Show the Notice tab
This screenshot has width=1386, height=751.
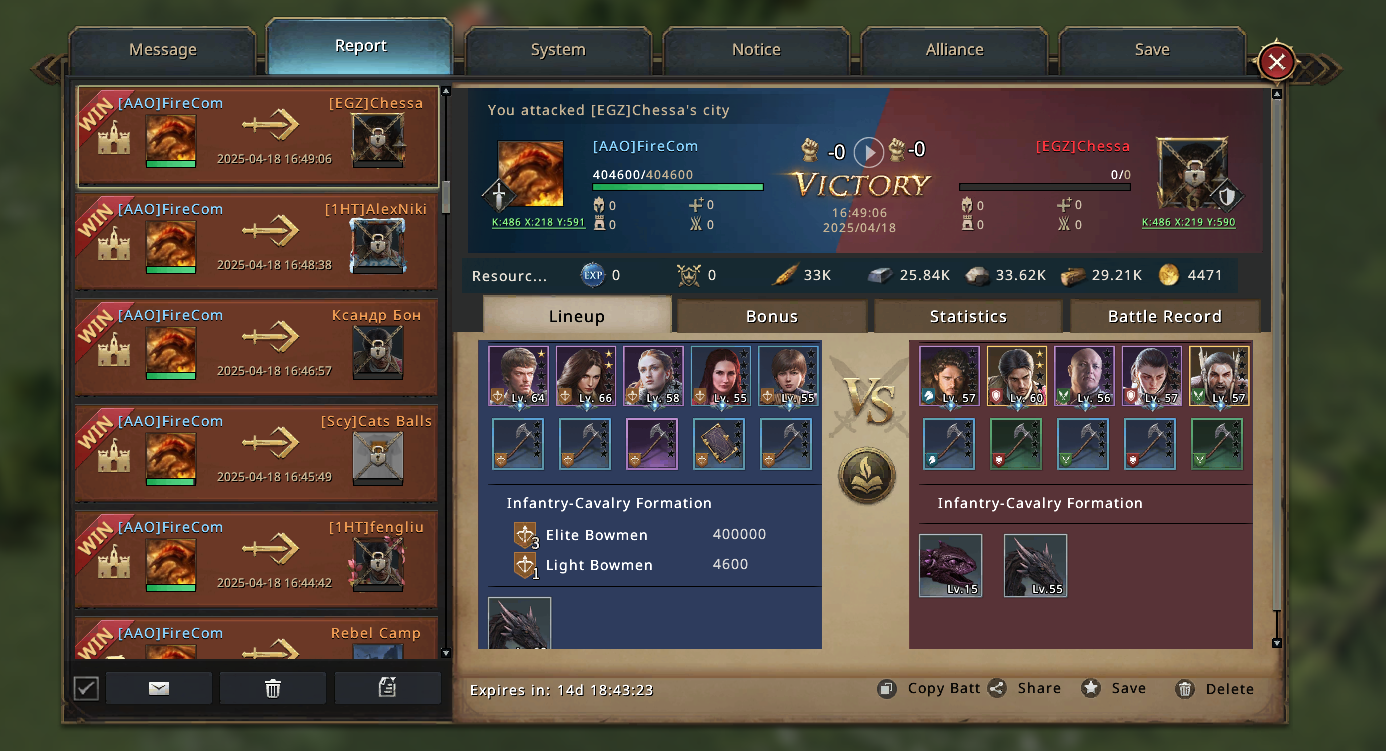(756, 50)
